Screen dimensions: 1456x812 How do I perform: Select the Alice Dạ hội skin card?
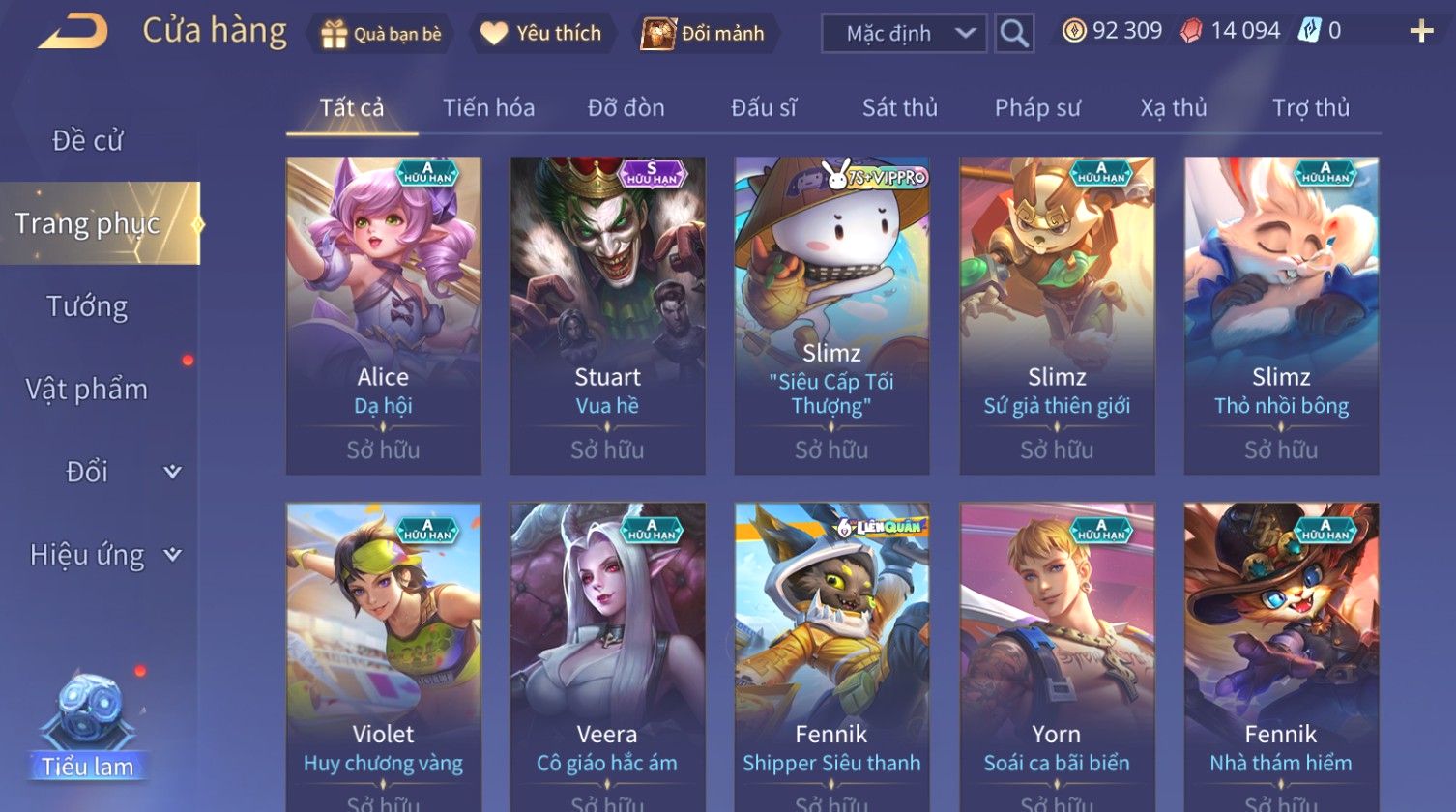point(383,315)
